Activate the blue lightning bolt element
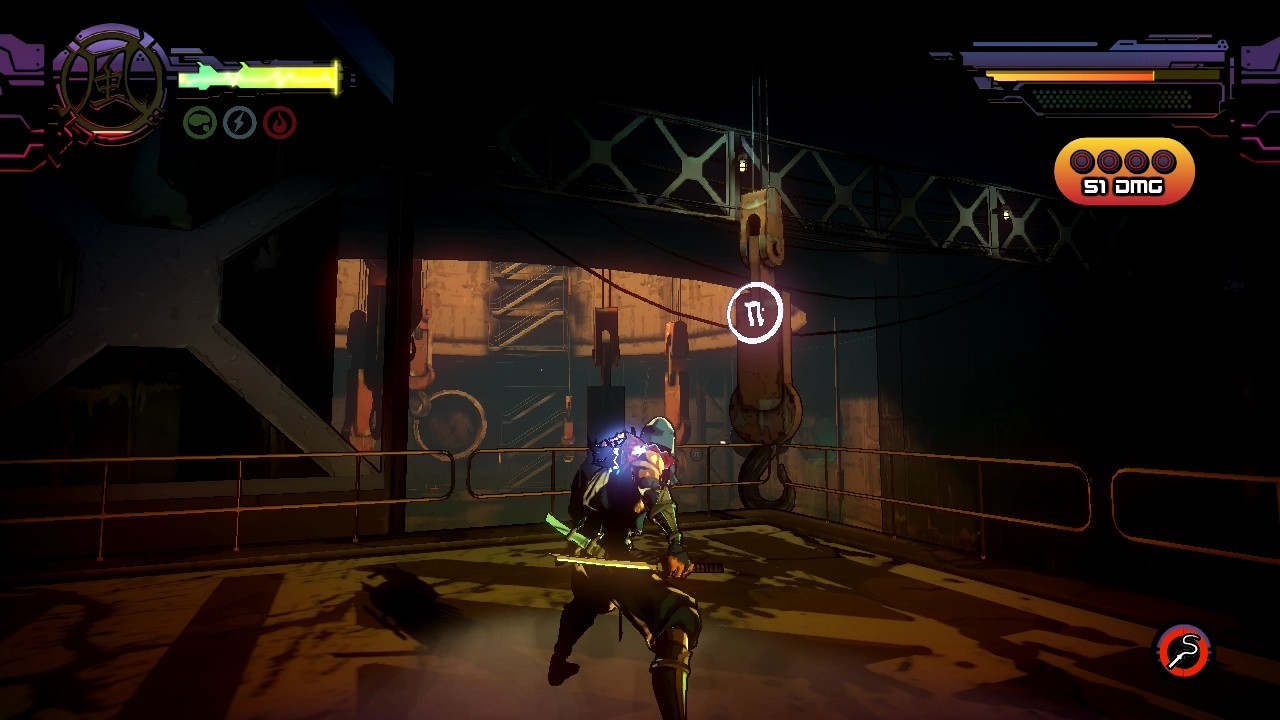The width and height of the screenshot is (1280, 720). pyautogui.click(x=240, y=123)
